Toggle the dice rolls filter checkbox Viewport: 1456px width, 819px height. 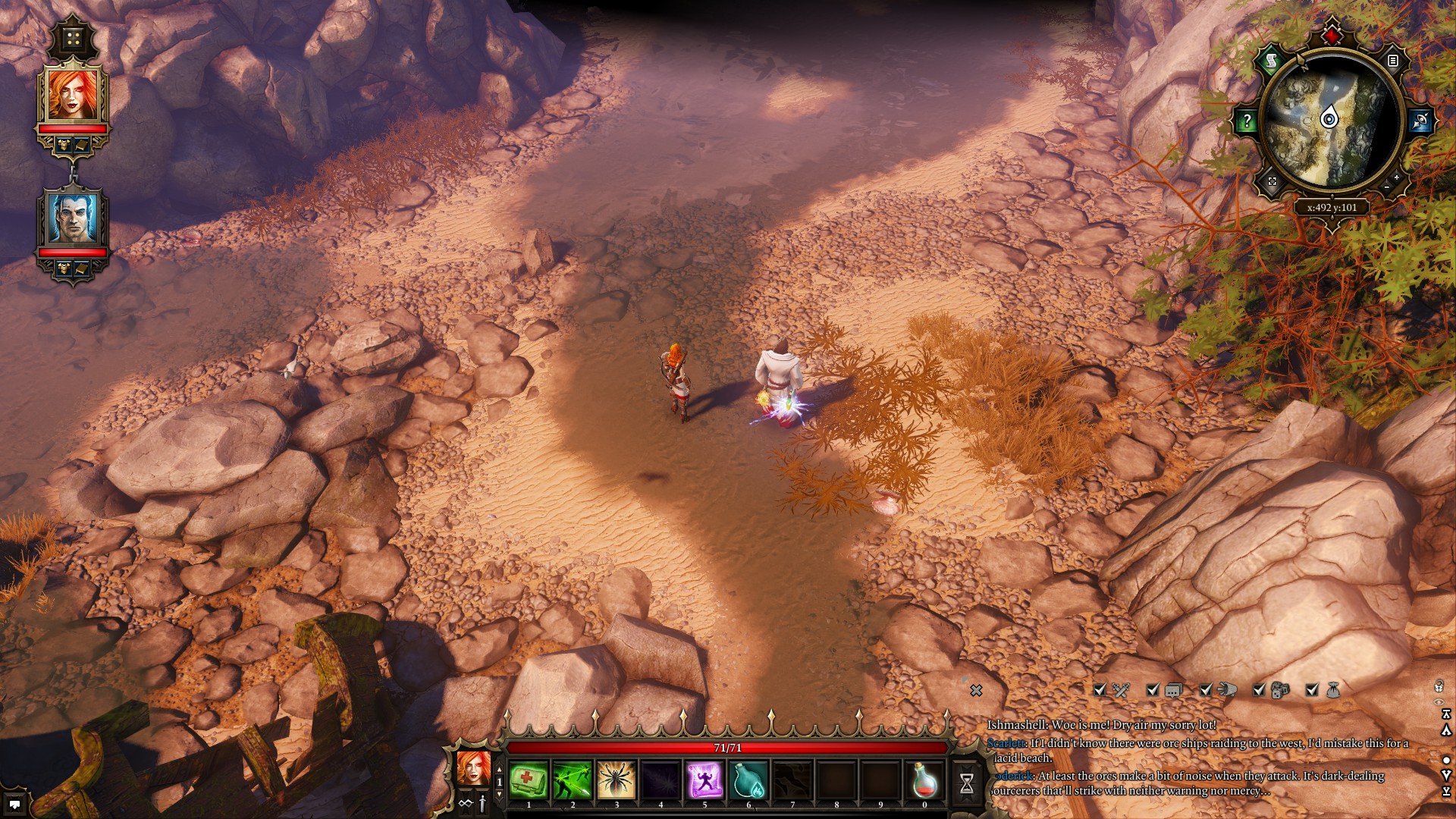1260,689
